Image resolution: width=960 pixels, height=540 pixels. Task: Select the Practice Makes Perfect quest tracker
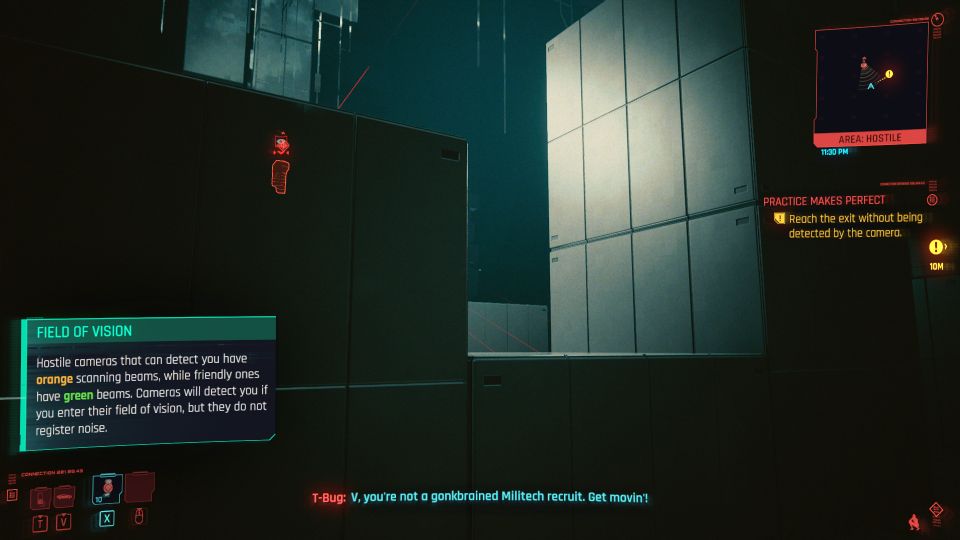click(x=824, y=200)
